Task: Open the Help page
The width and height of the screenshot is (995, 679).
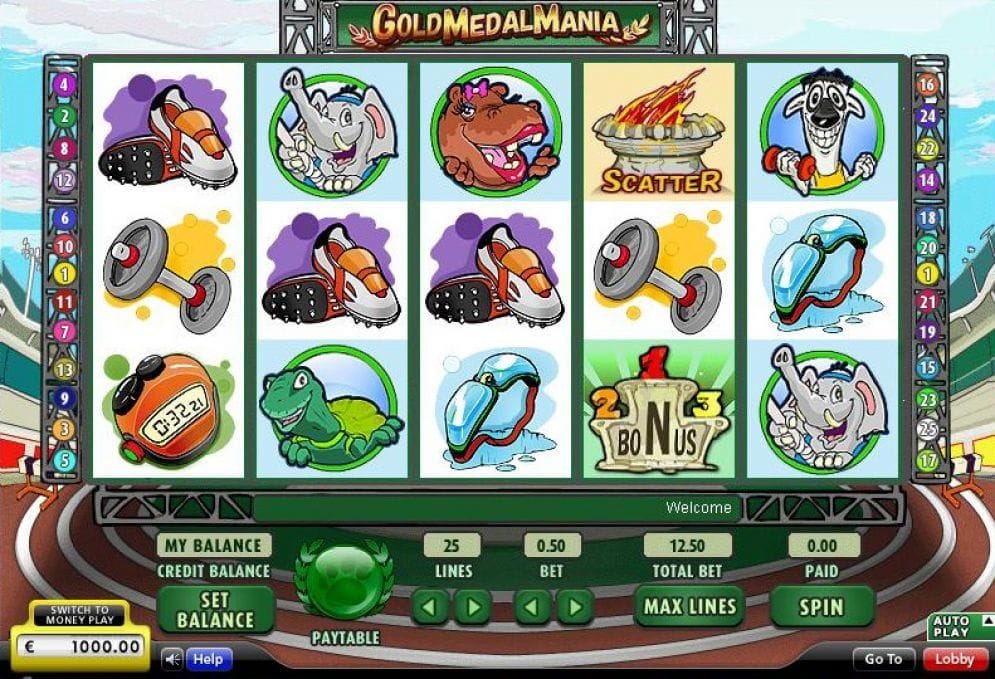Action: (x=208, y=659)
